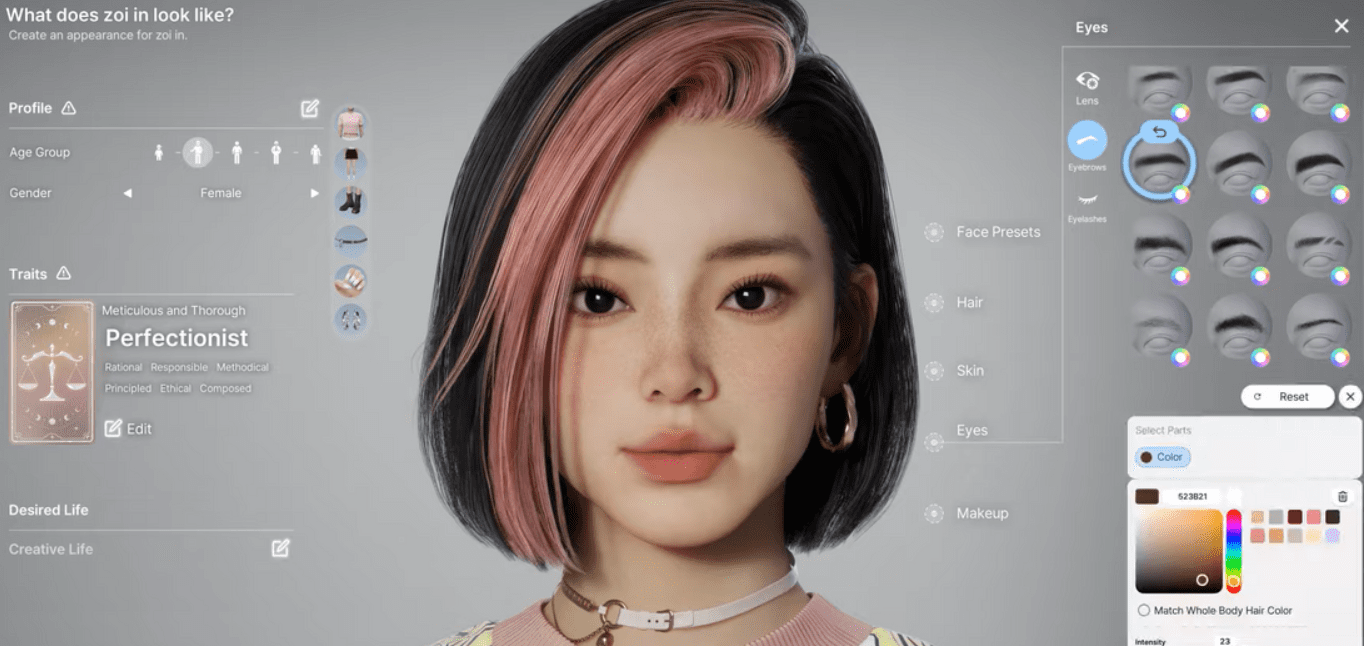The image size is (1364, 646).
Task: Open the Face Presets category
Action: coord(997,232)
